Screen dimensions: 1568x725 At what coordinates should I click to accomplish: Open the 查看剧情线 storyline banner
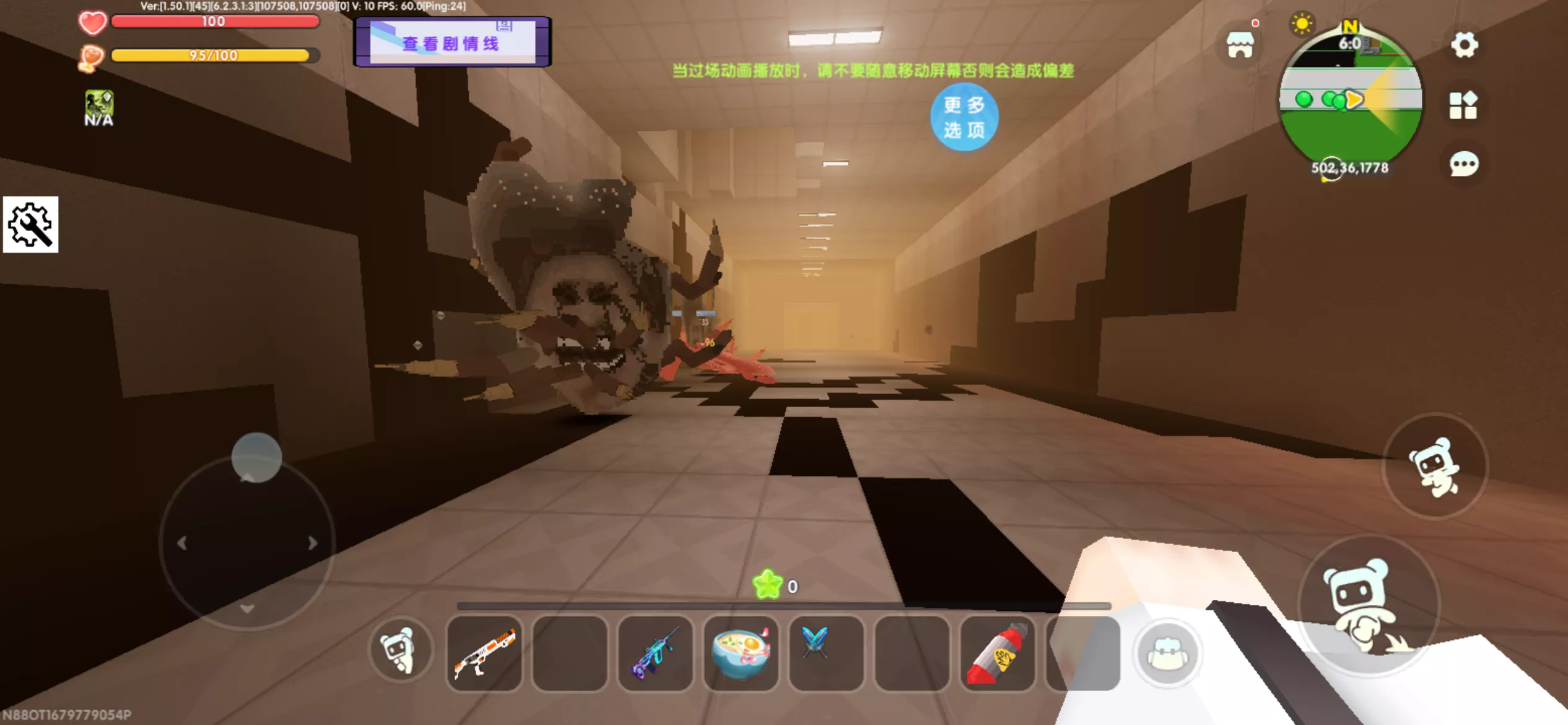pos(451,42)
